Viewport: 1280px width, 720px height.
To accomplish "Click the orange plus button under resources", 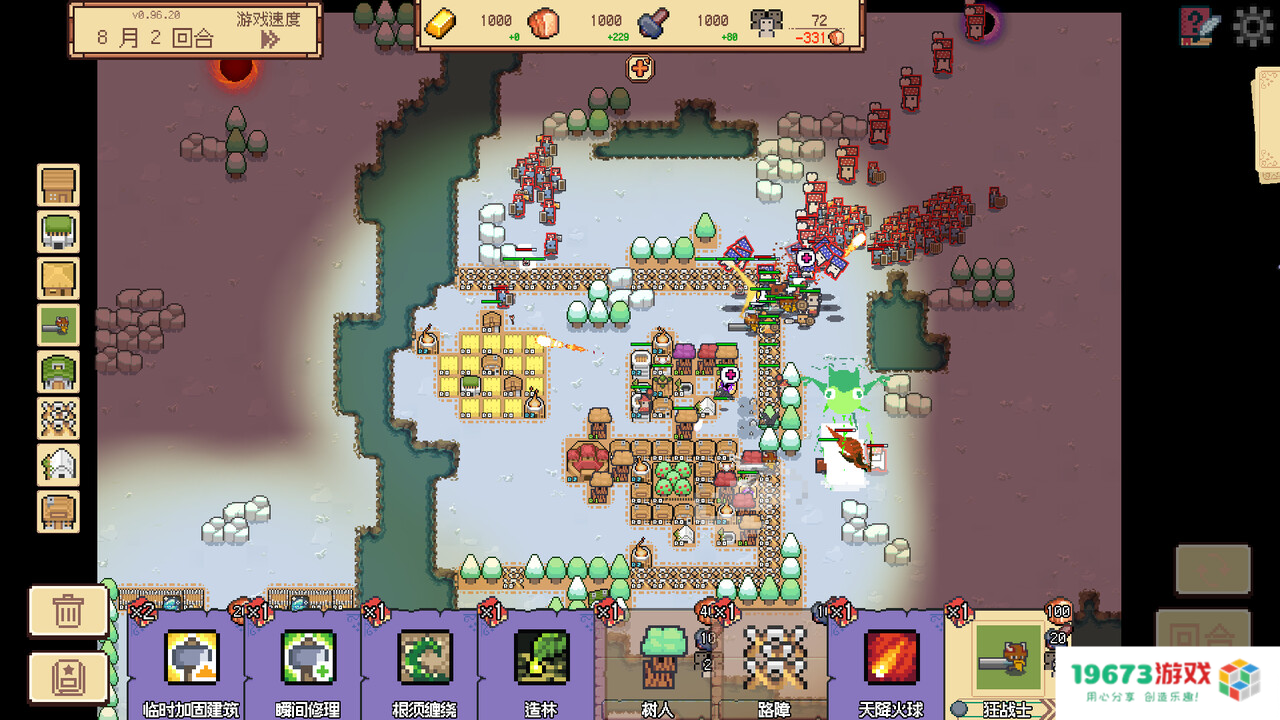I will pos(640,68).
